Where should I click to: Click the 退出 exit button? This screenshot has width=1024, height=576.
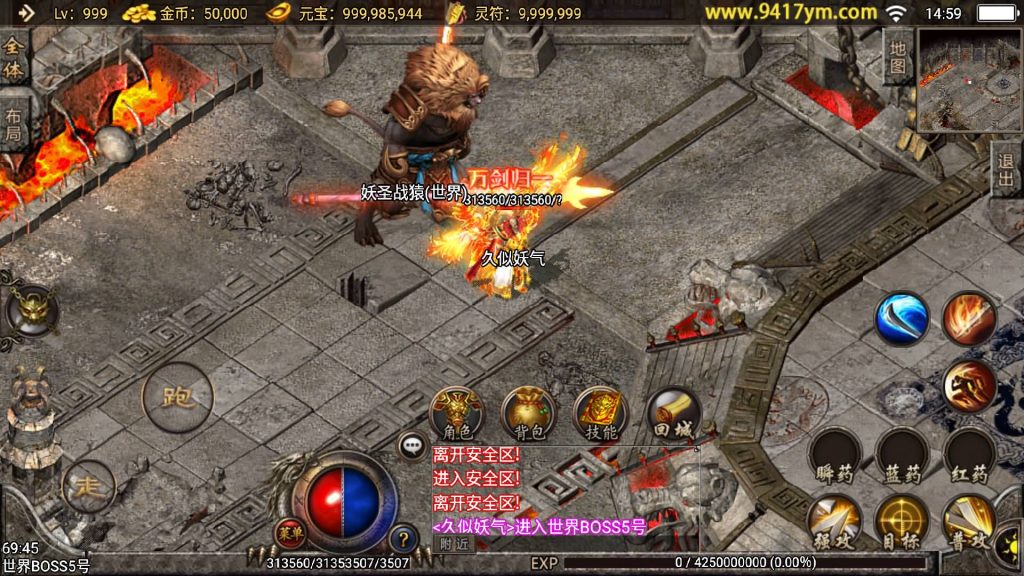point(1006,170)
